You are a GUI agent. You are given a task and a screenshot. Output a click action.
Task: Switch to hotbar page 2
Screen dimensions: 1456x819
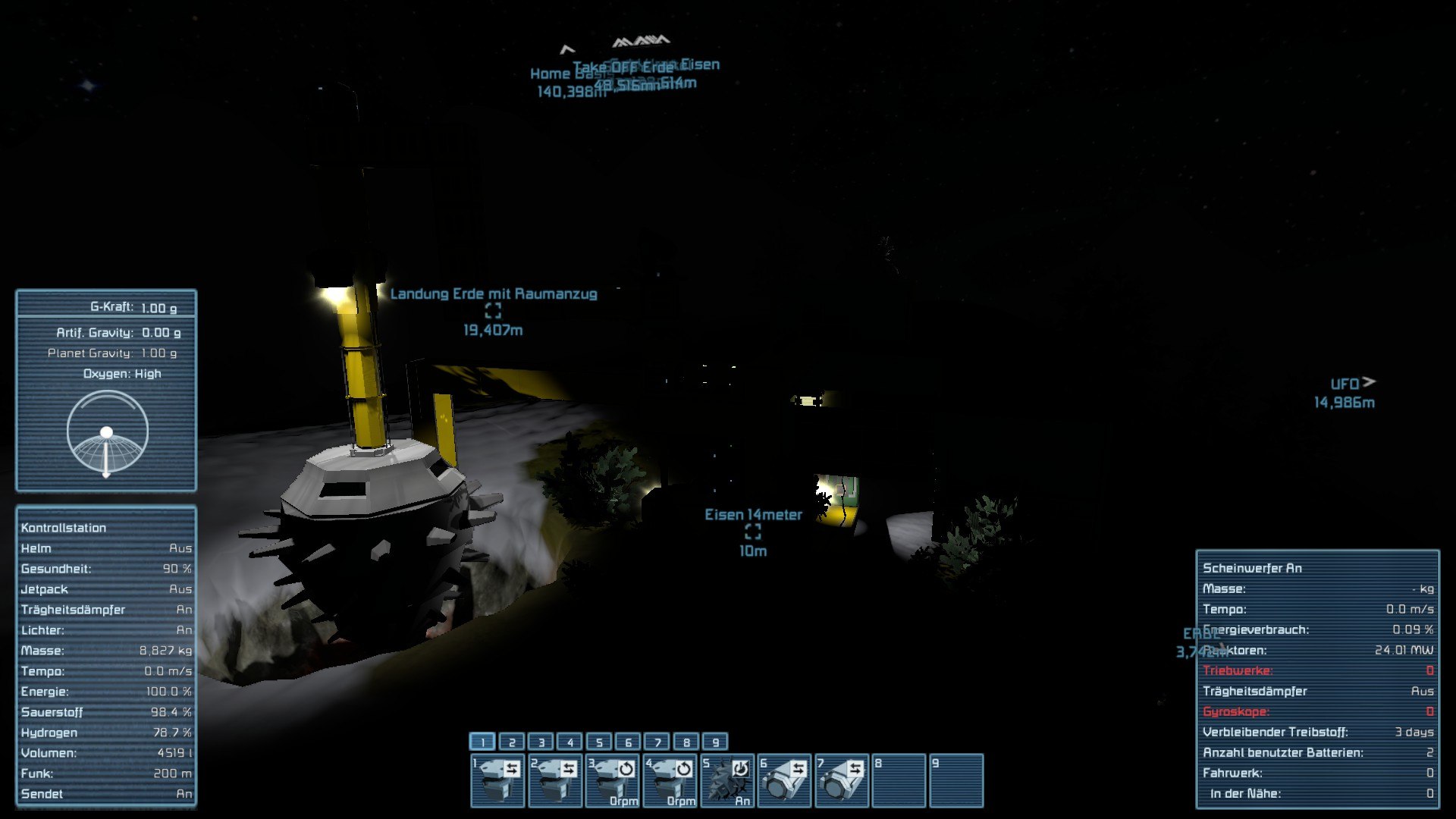pos(512,742)
